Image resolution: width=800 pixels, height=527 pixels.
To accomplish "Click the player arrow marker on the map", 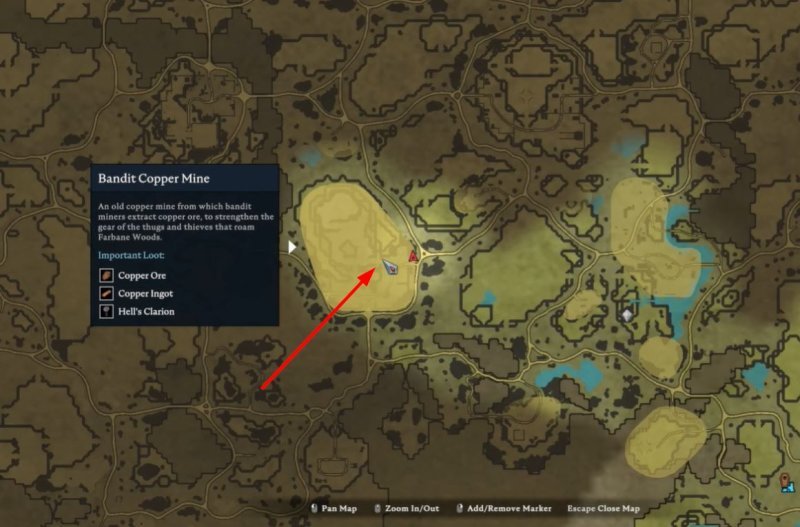I will tap(390, 267).
